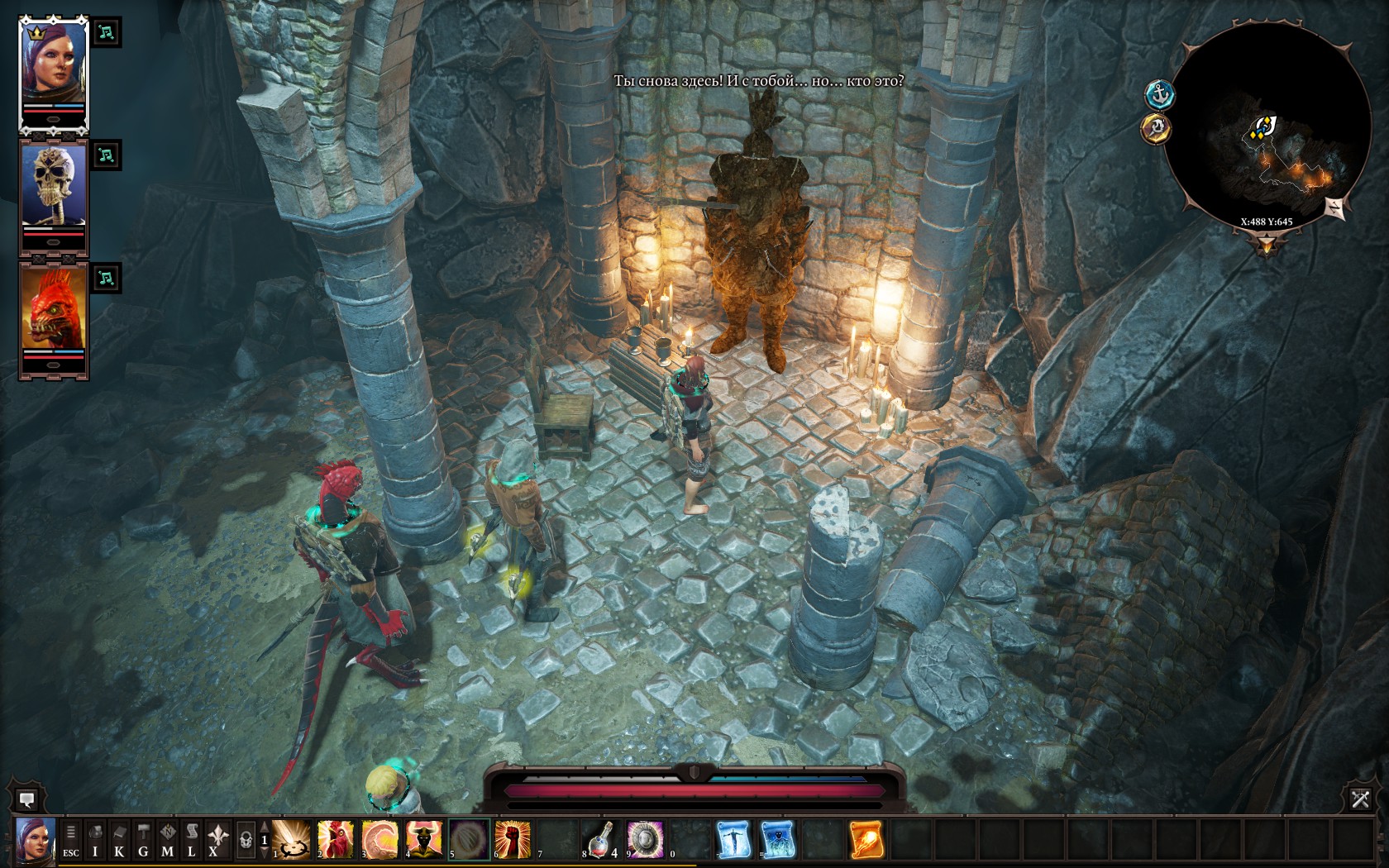1389x868 pixels.
Task: Activate the crosshair arrow skill in slot 1
Action: tap(292, 840)
